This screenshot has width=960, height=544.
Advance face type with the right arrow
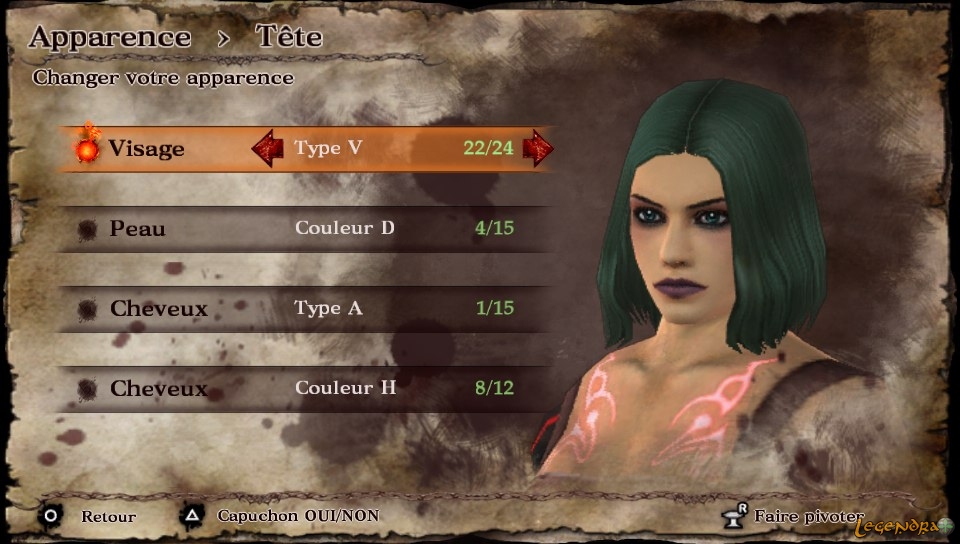[537, 148]
